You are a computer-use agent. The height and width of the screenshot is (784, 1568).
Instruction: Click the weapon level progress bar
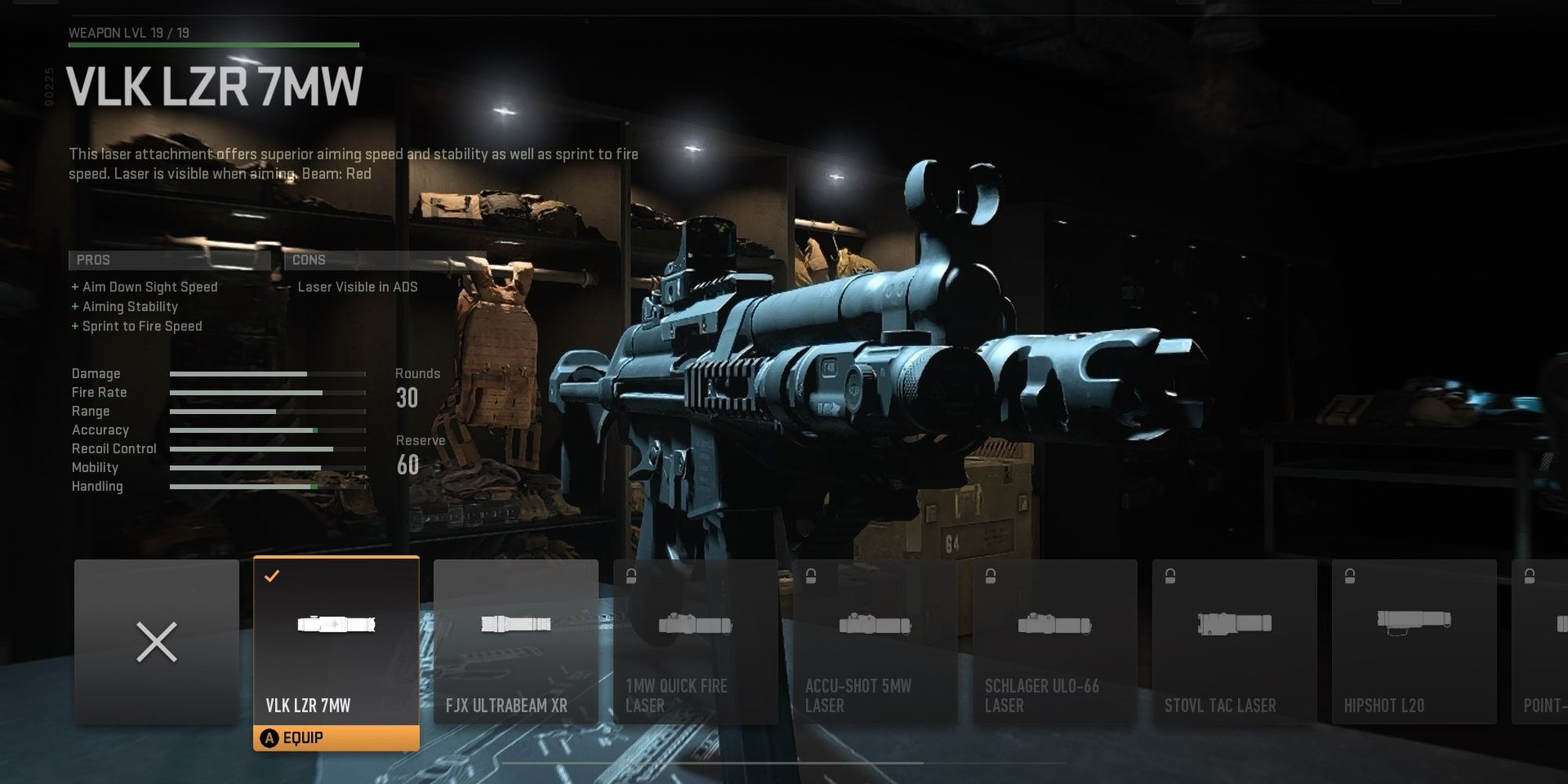[213, 45]
